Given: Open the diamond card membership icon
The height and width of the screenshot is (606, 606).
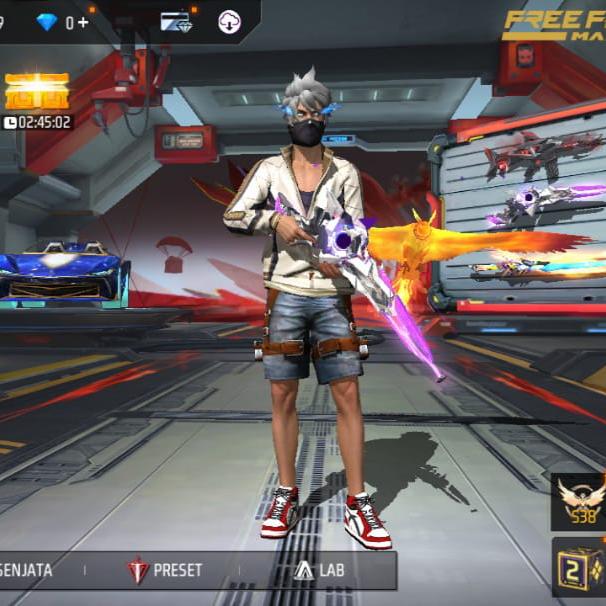Looking at the screenshot, I should pyautogui.click(x=176, y=22).
